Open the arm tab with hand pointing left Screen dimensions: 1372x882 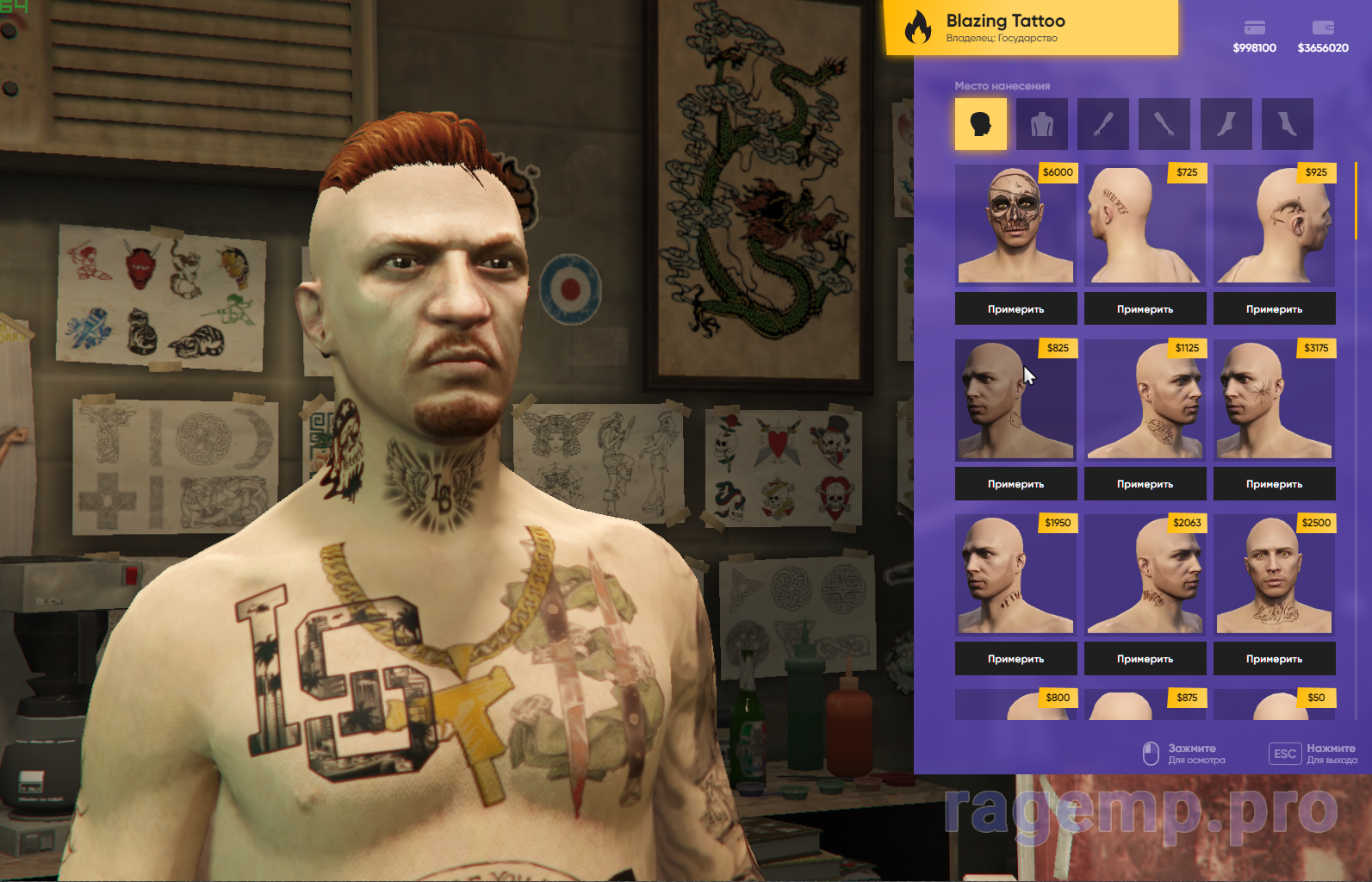(1103, 124)
